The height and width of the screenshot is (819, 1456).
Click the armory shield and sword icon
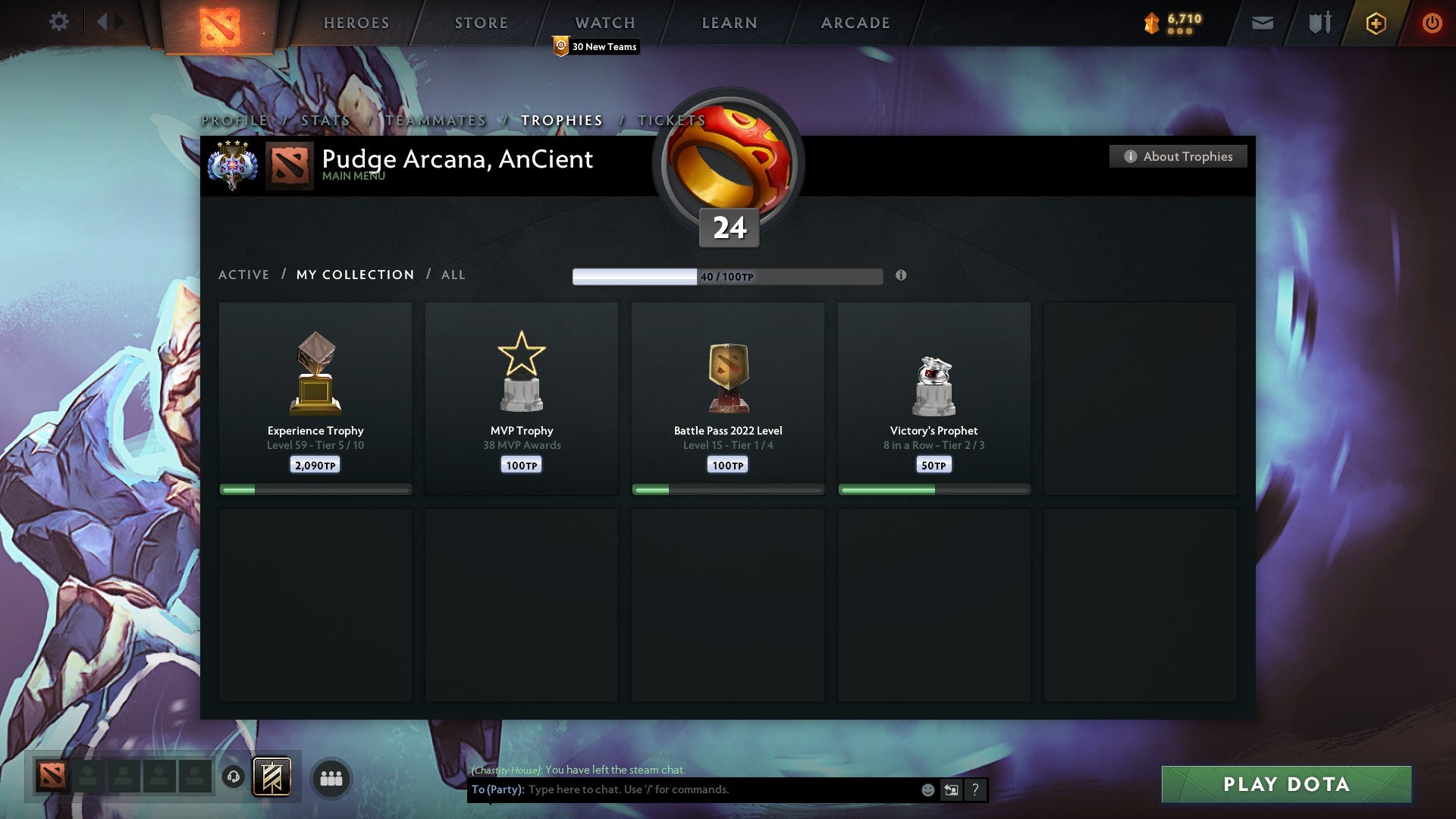pos(1318,23)
